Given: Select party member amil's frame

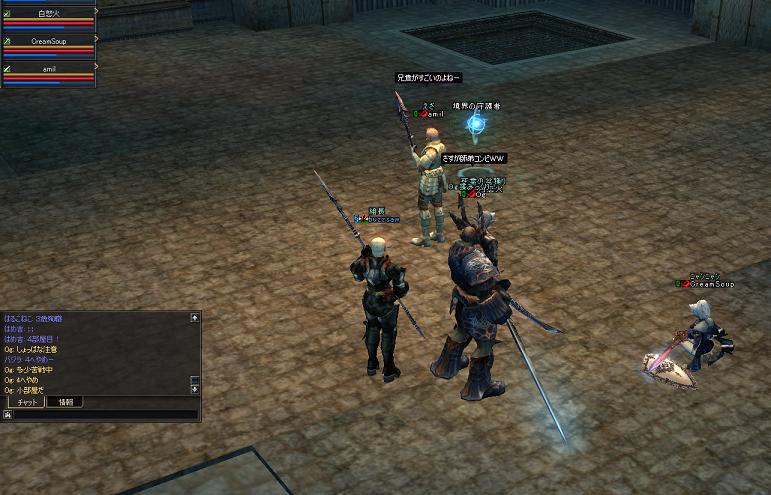Looking at the screenshot, I should tap(48, 73).
